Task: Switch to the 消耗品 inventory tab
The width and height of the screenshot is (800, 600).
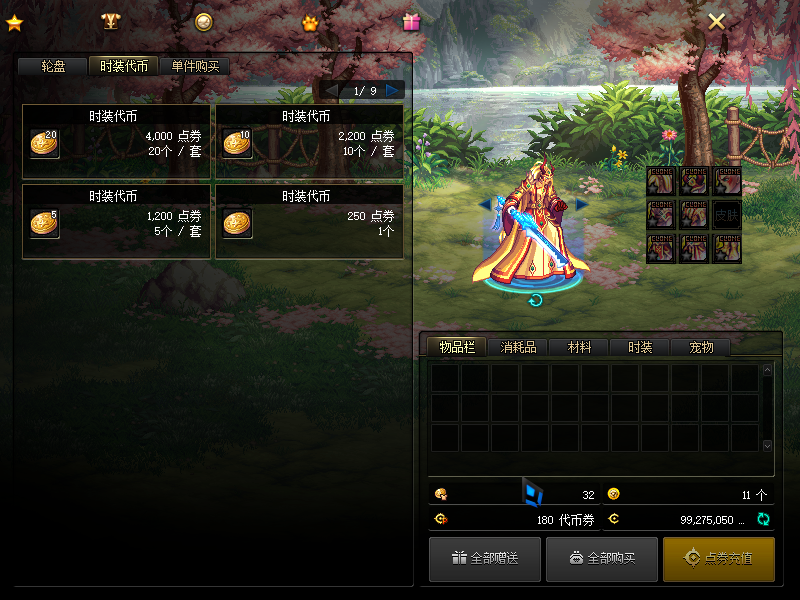Action: click(x=518, y=347)
